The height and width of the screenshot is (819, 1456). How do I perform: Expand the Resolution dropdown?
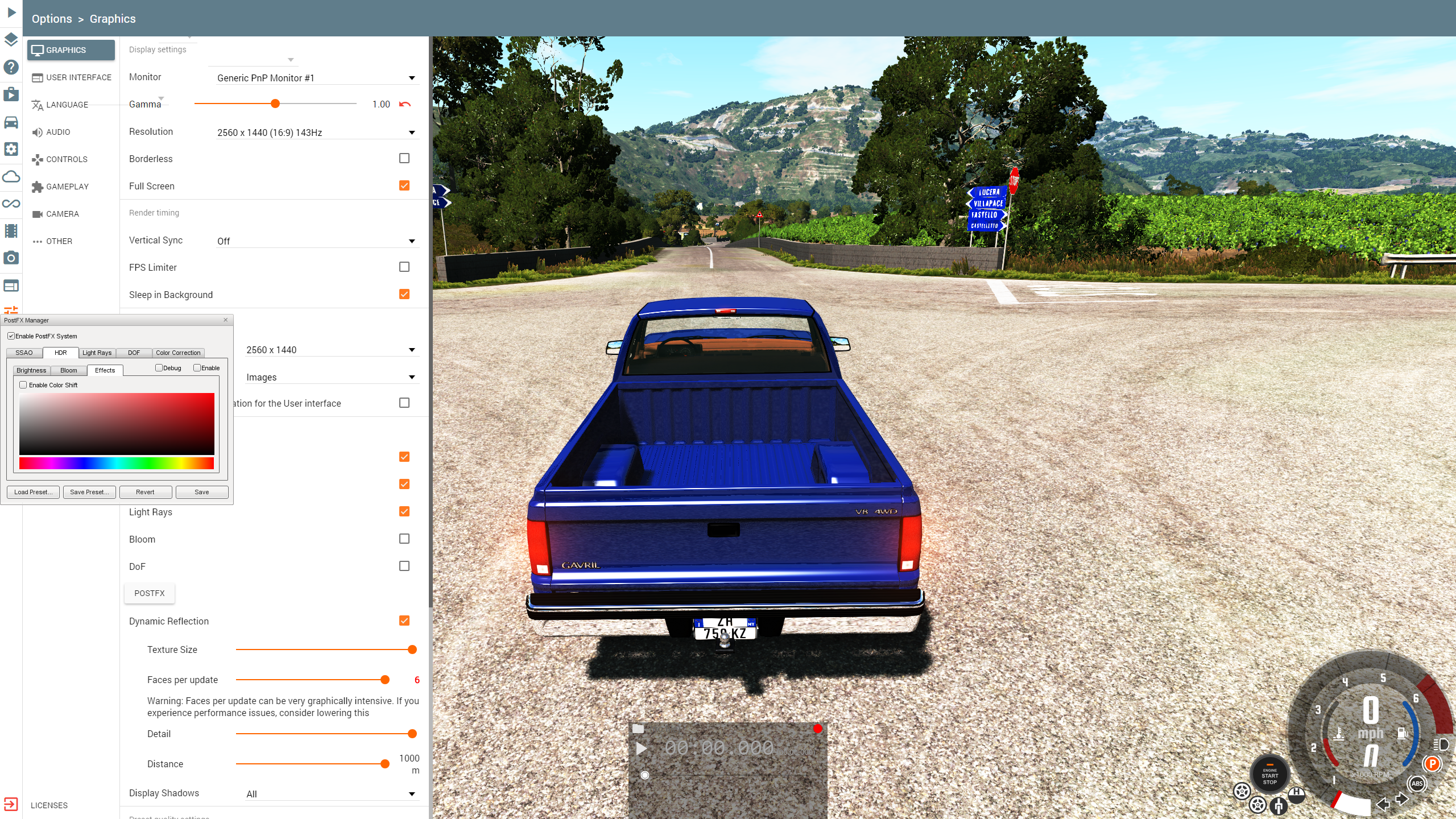[316, 133]
